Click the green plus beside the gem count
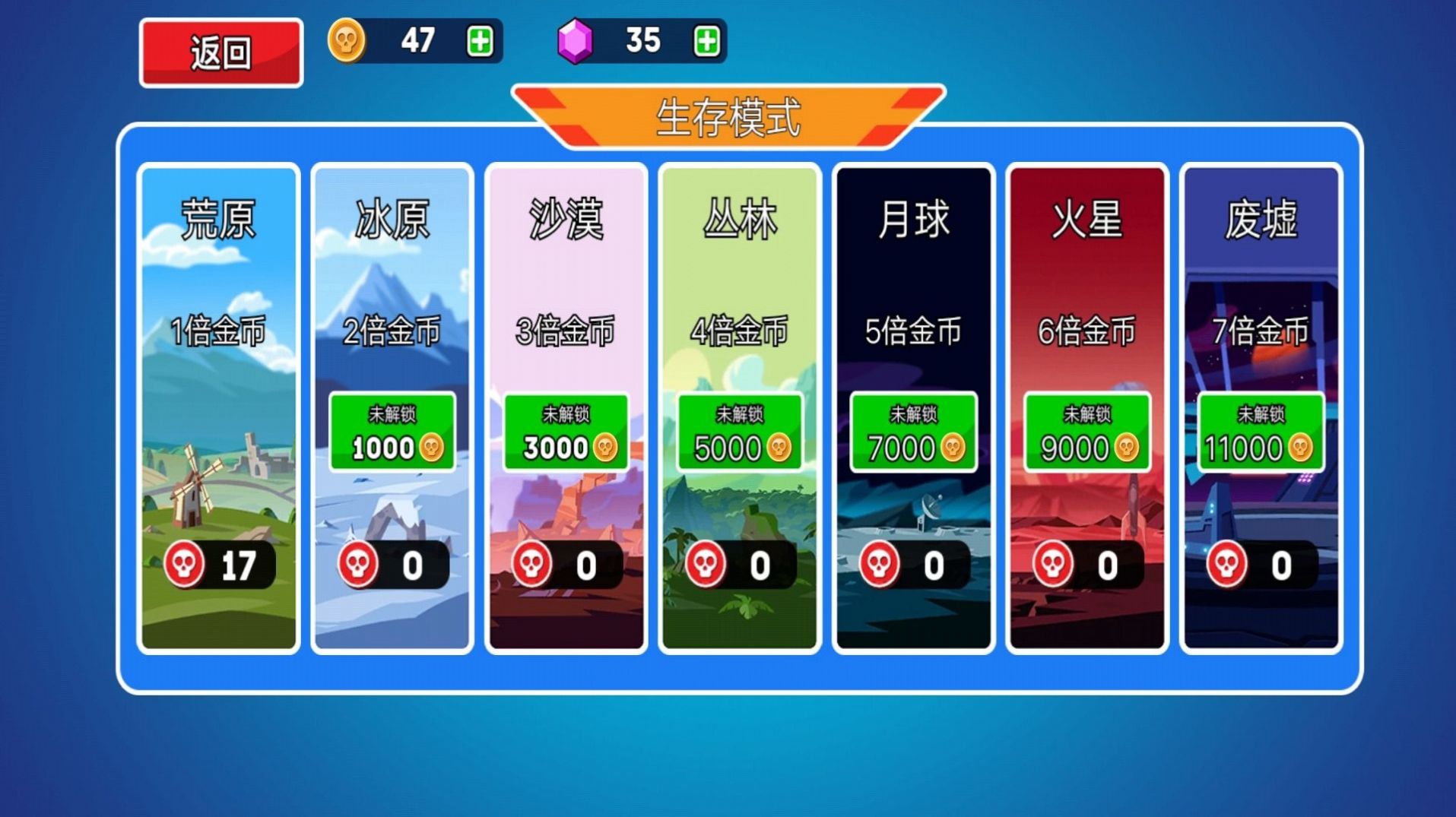 706,42
